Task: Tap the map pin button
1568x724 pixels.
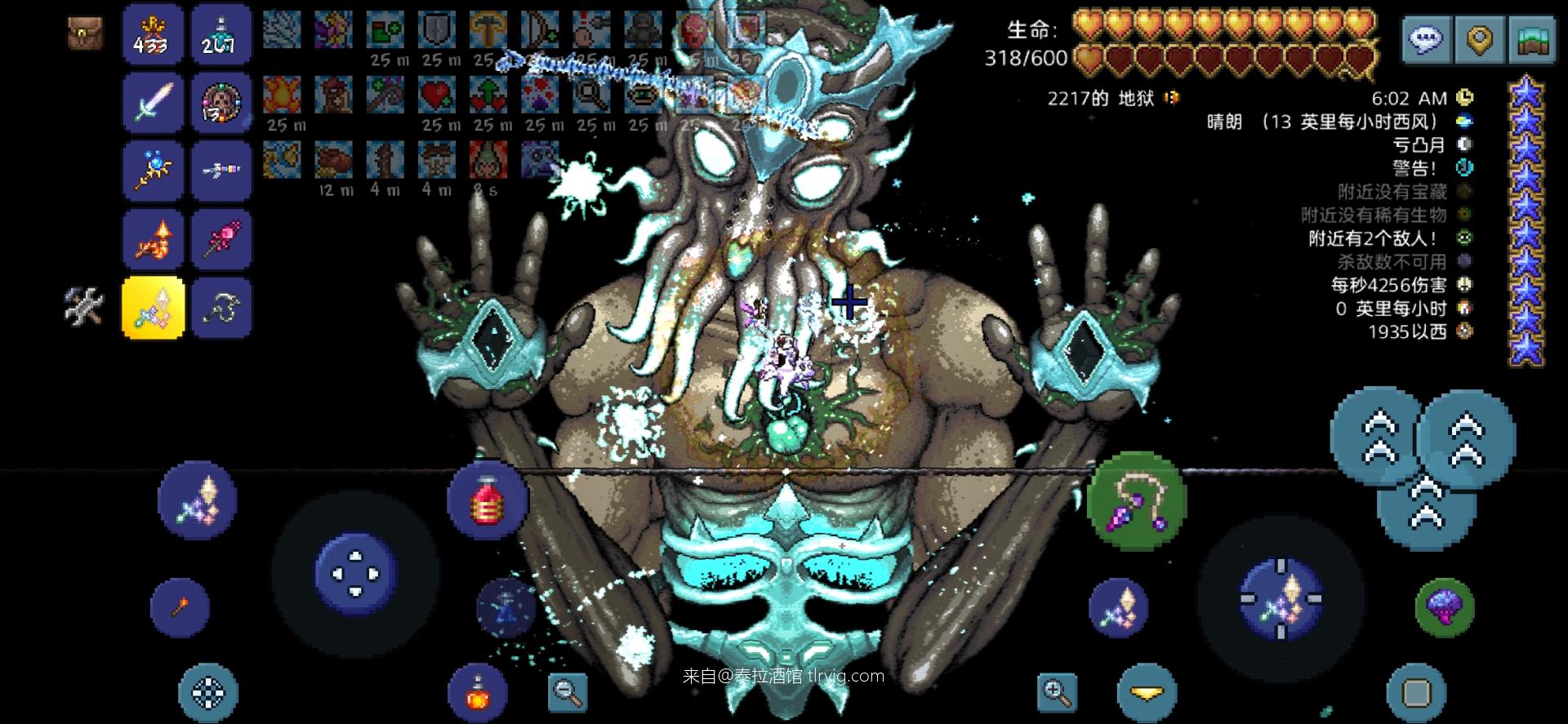Action: (1479, 38)
